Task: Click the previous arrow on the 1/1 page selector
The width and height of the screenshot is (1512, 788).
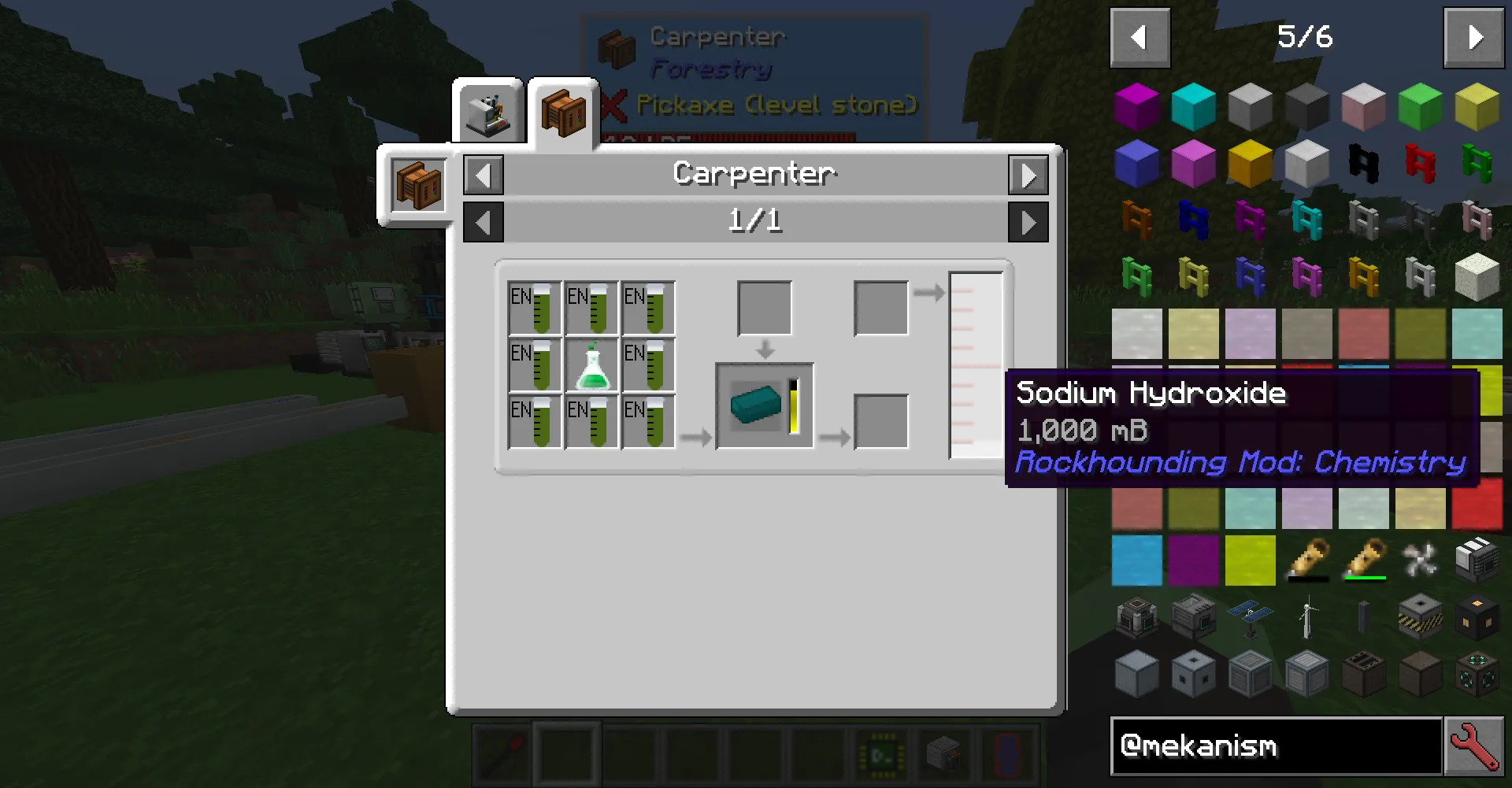Action: (x=484, y=221)
